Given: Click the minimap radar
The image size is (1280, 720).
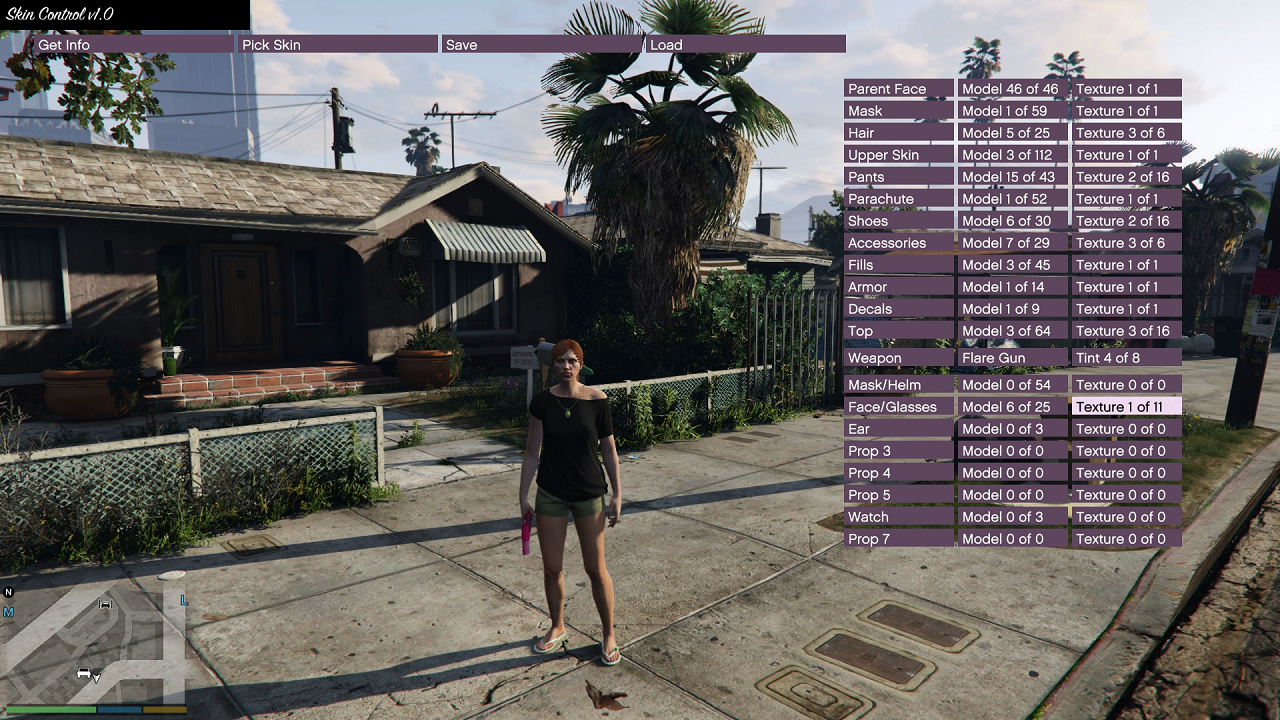Looking at the screenshot, I should [x=95, y=645].
